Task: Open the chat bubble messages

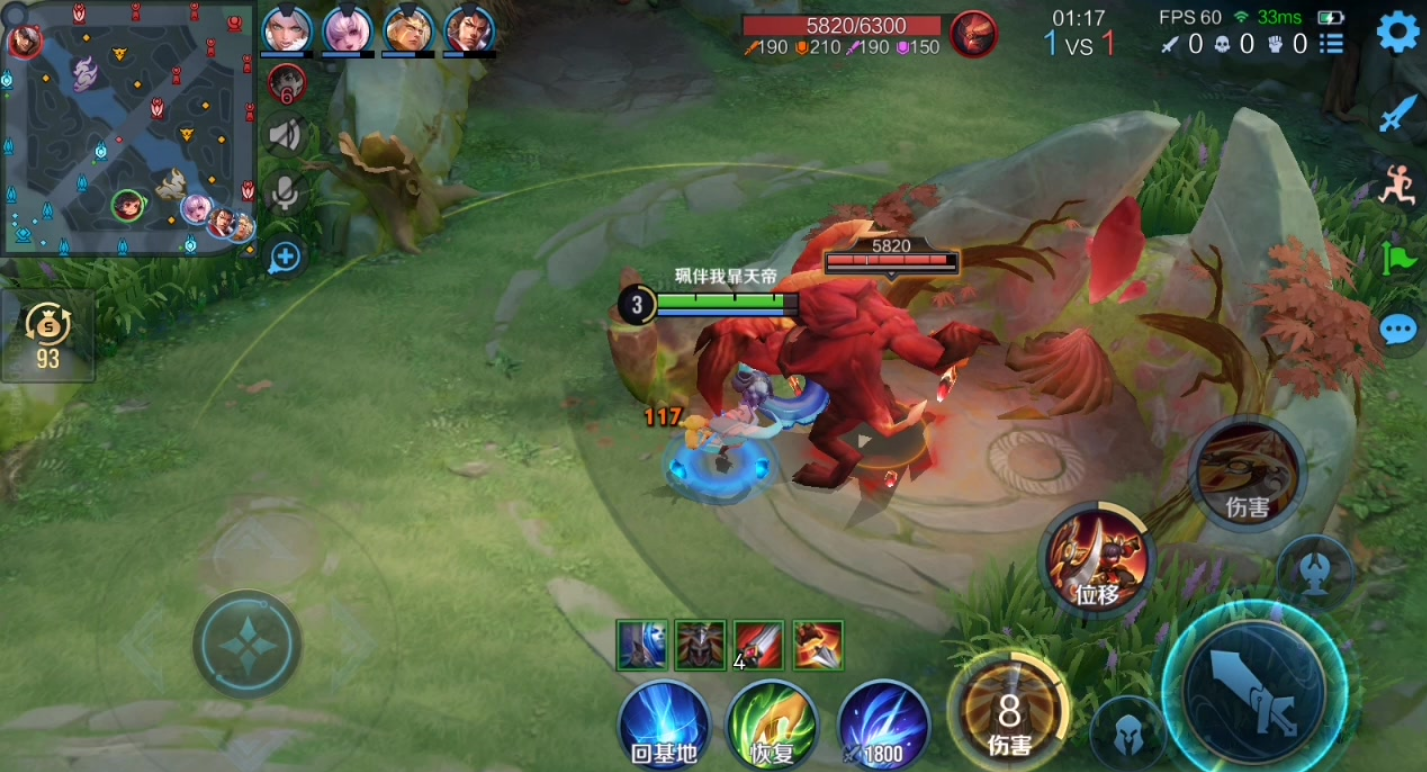Action: [x=1398, y=328]
